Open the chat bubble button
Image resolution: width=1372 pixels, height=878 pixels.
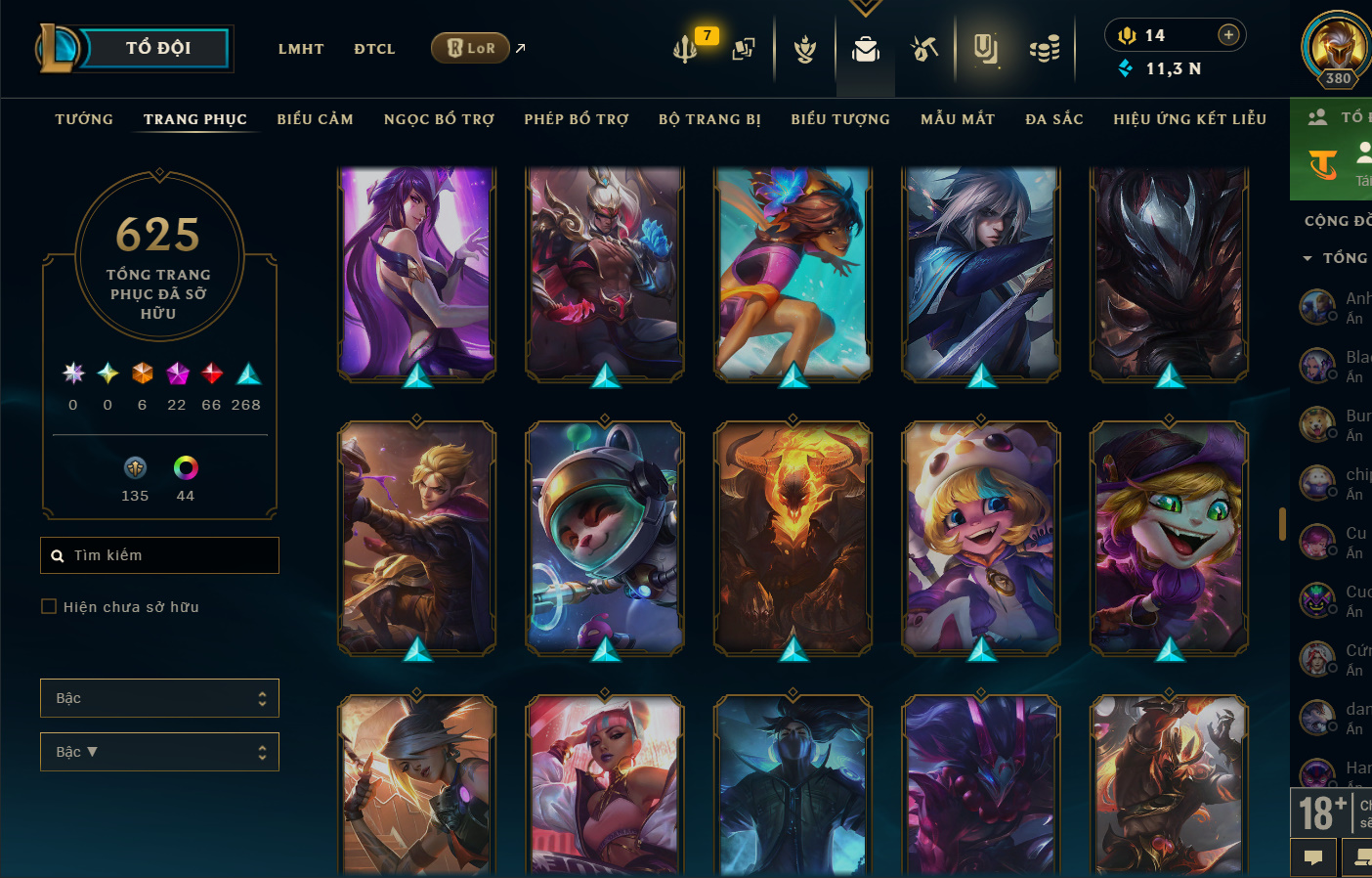1313,857
